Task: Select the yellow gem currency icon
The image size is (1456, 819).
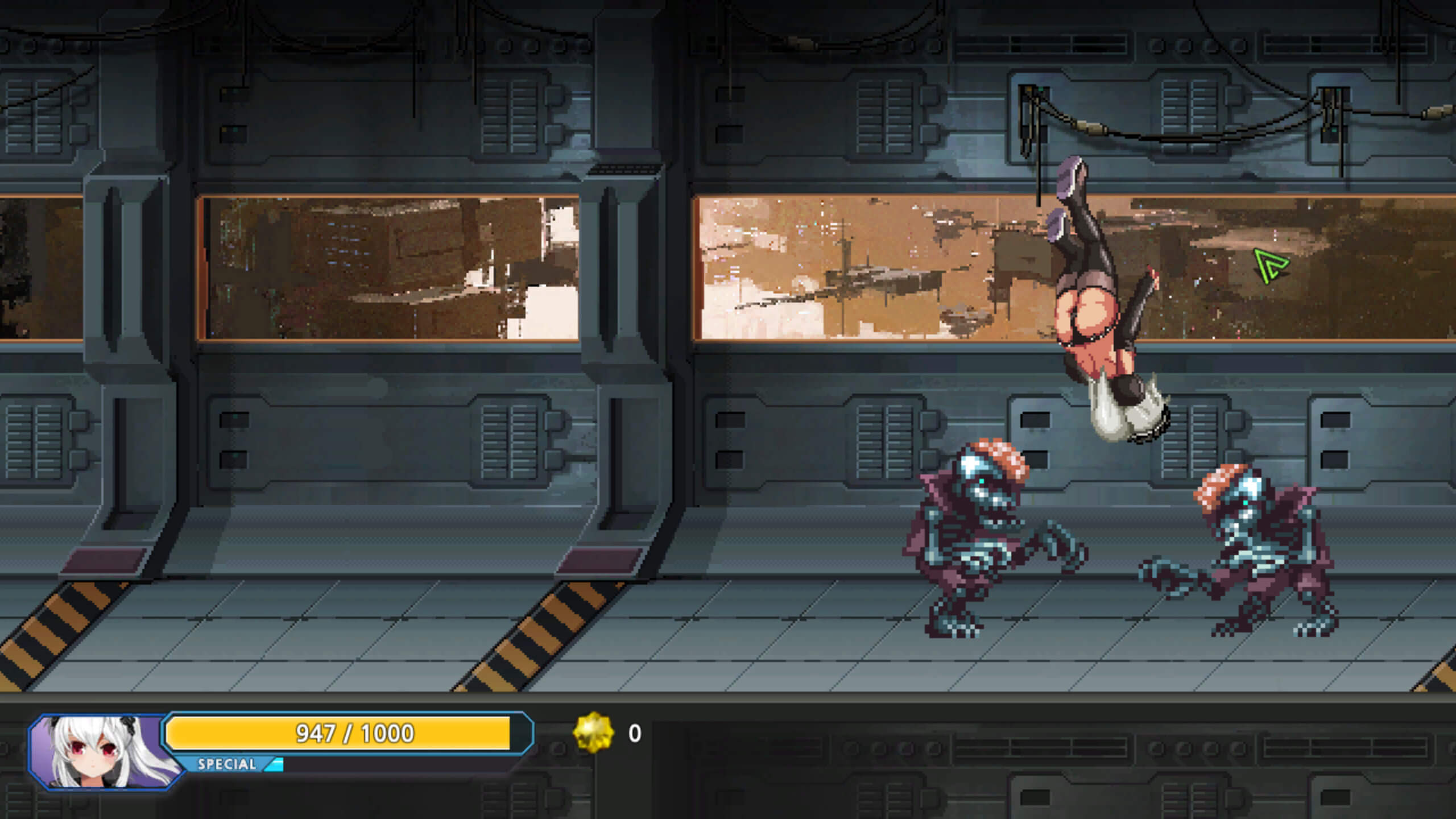Action: (594, 733)
